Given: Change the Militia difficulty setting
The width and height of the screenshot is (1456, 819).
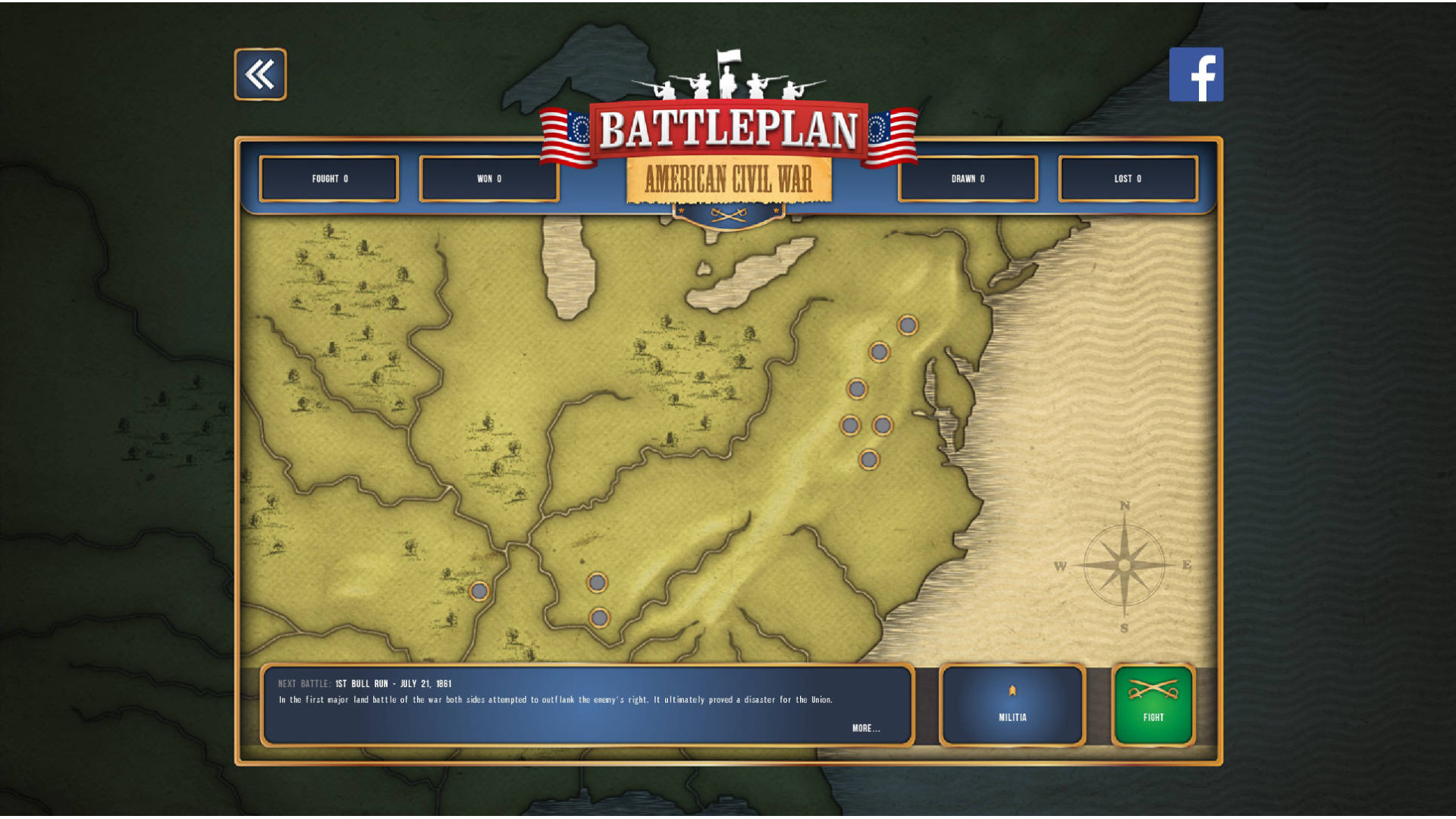Looking at the screenshot, I should 1012,705.
